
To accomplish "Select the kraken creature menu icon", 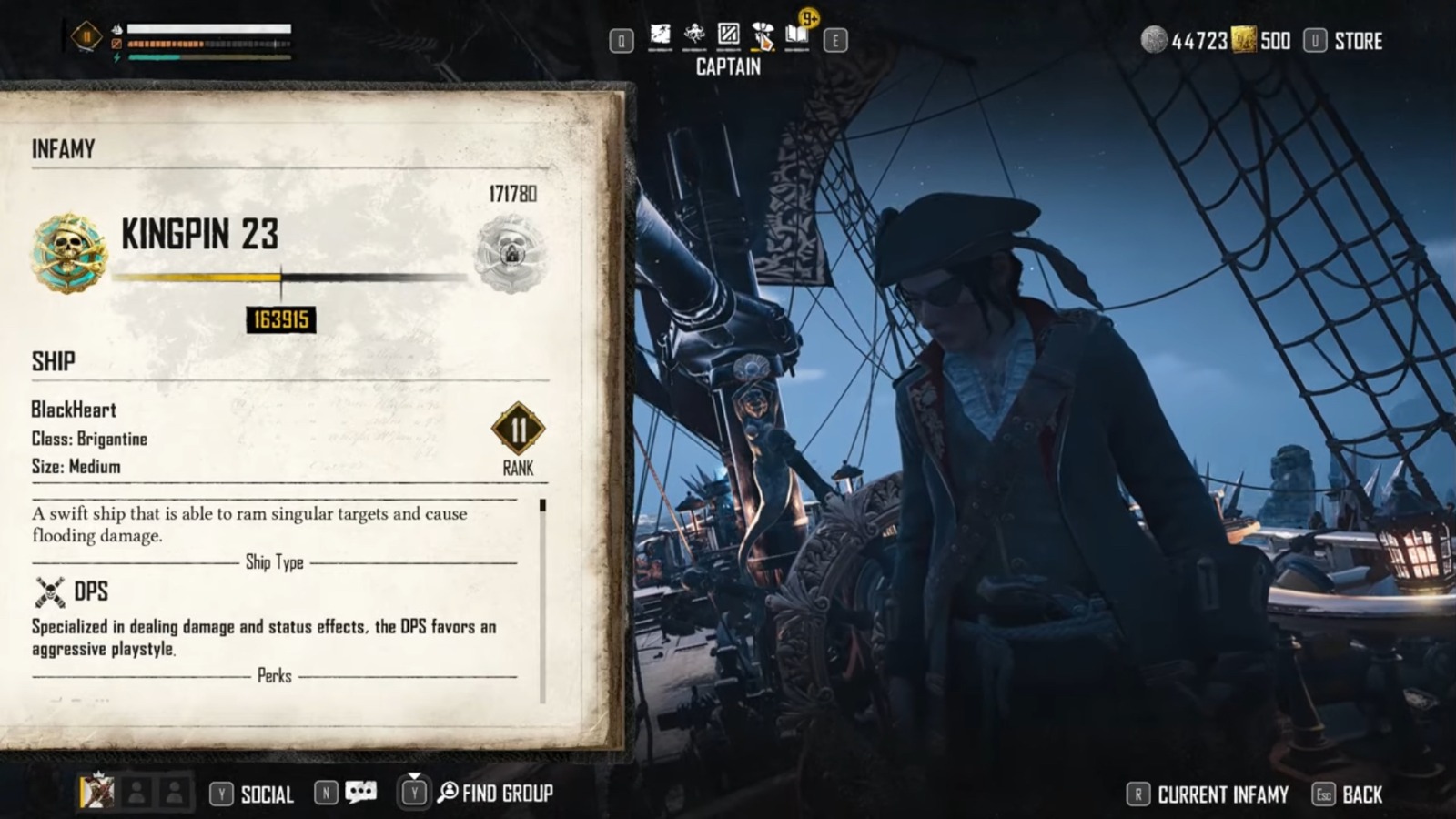I will pos(693,36).
